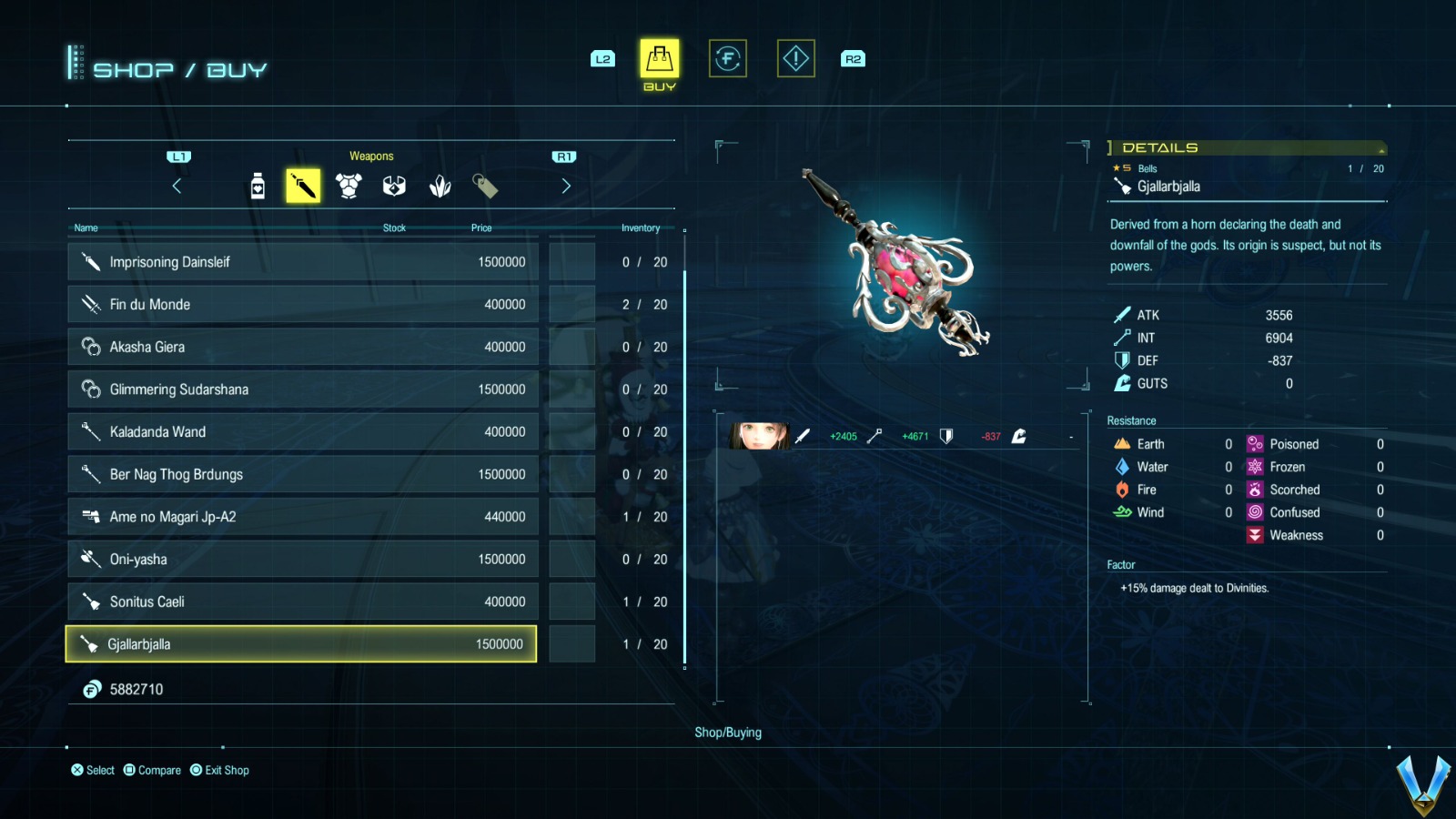
Task: Select the price tag valuables category
Action: click(x=486, y=185)
